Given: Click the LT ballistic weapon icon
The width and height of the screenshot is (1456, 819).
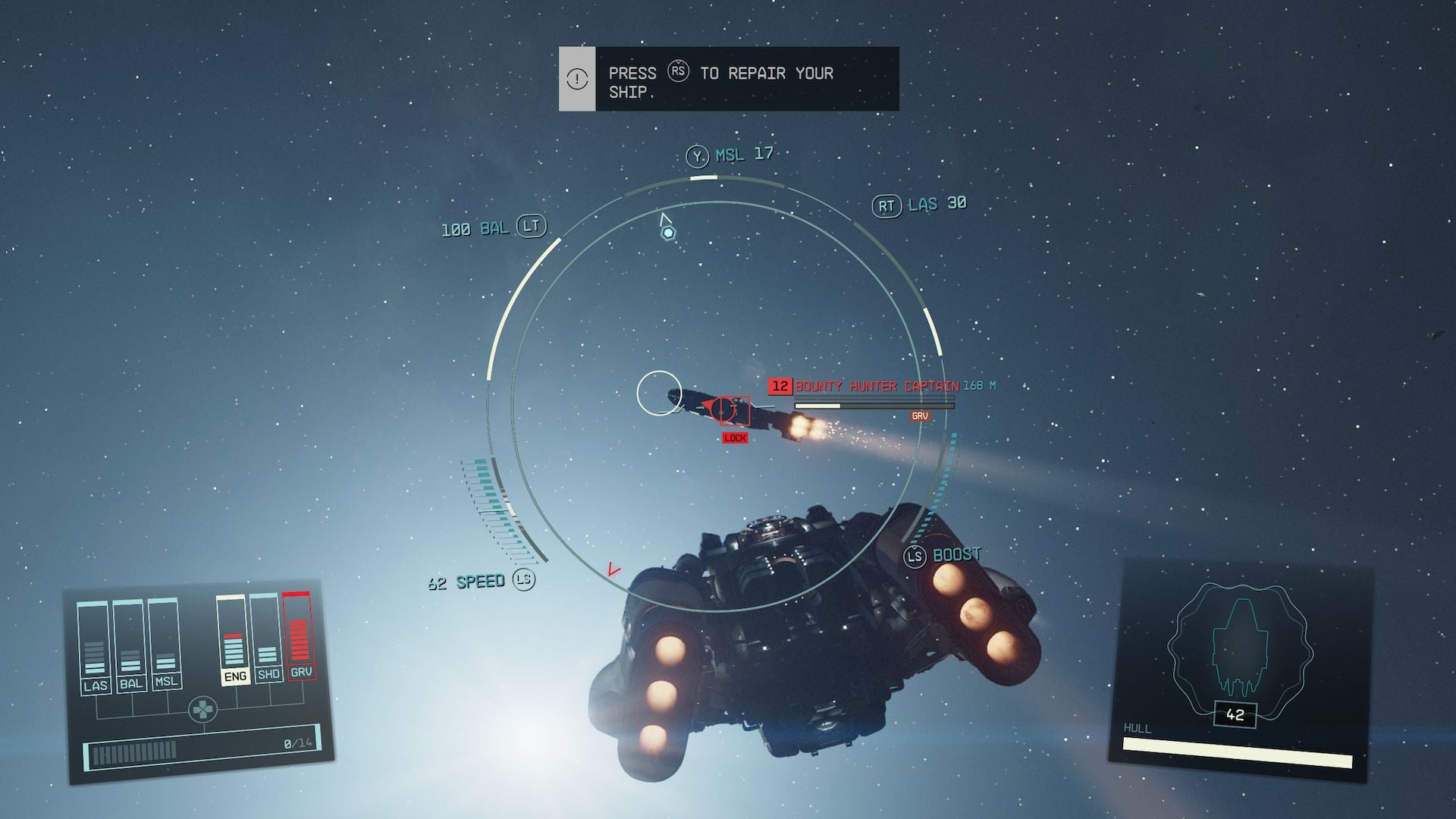Looking at the screenshot, I should coord(531,226).
